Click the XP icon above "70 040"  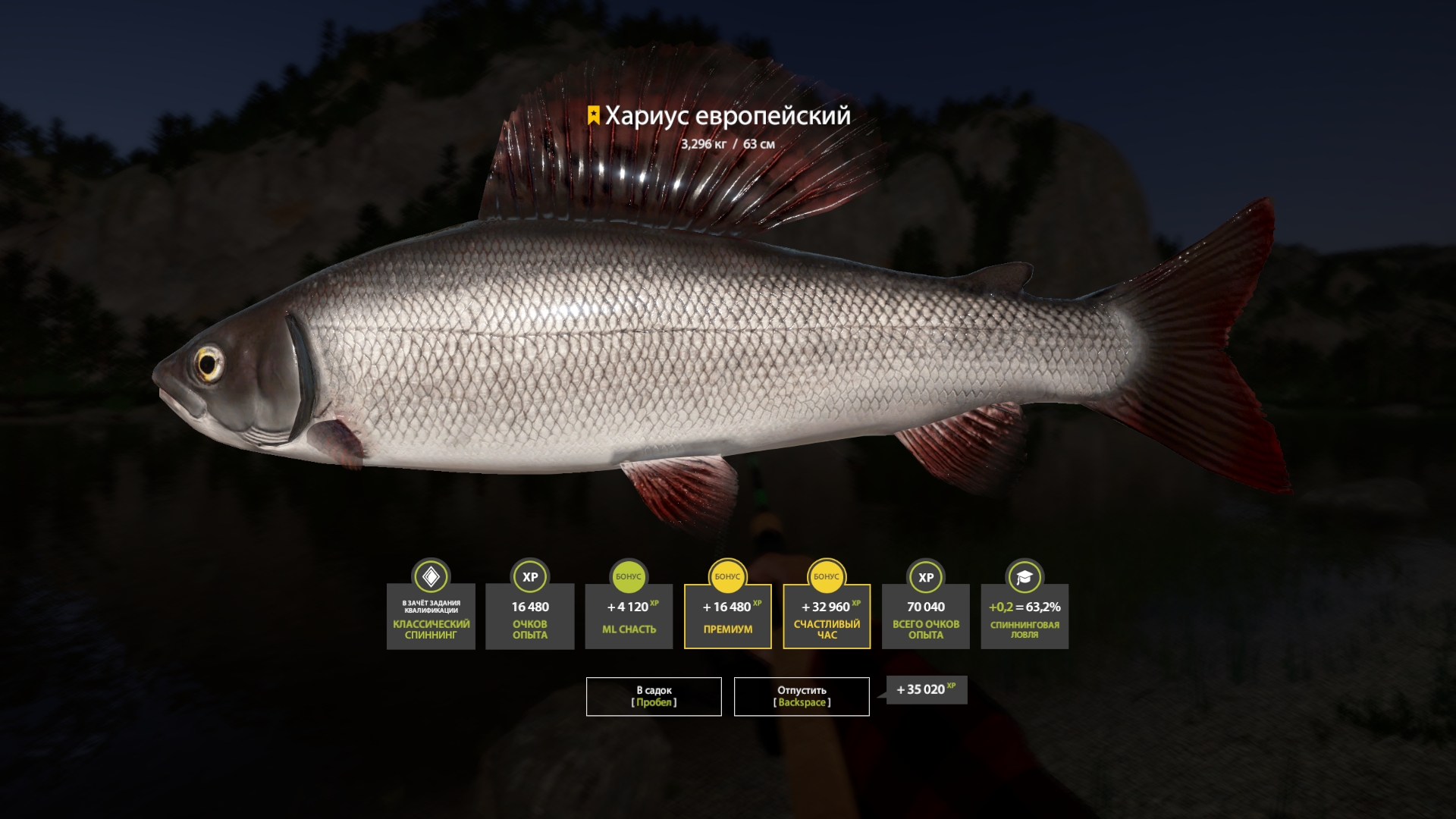[x=925, y=578]
